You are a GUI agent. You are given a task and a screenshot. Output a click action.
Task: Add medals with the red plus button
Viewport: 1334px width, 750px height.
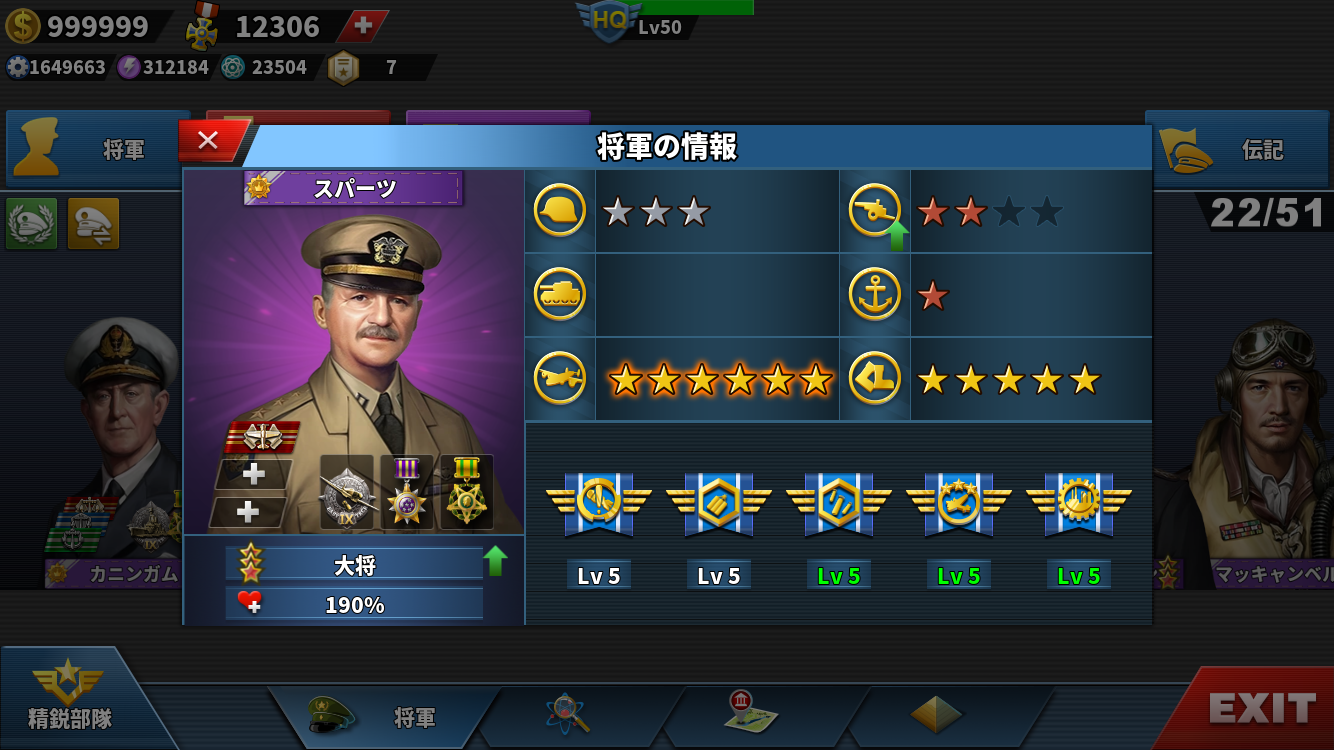click(x=363, y=26)
